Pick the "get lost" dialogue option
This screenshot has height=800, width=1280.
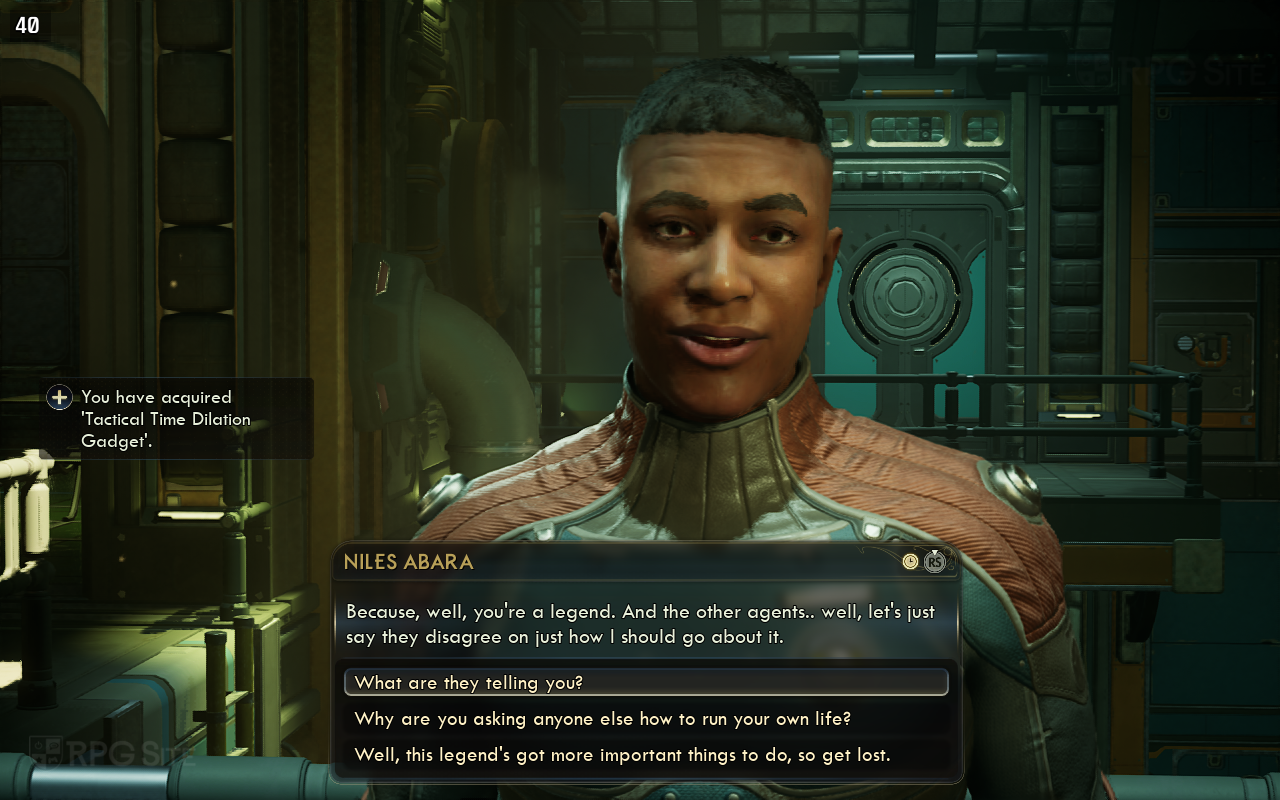tap(622, 755)
